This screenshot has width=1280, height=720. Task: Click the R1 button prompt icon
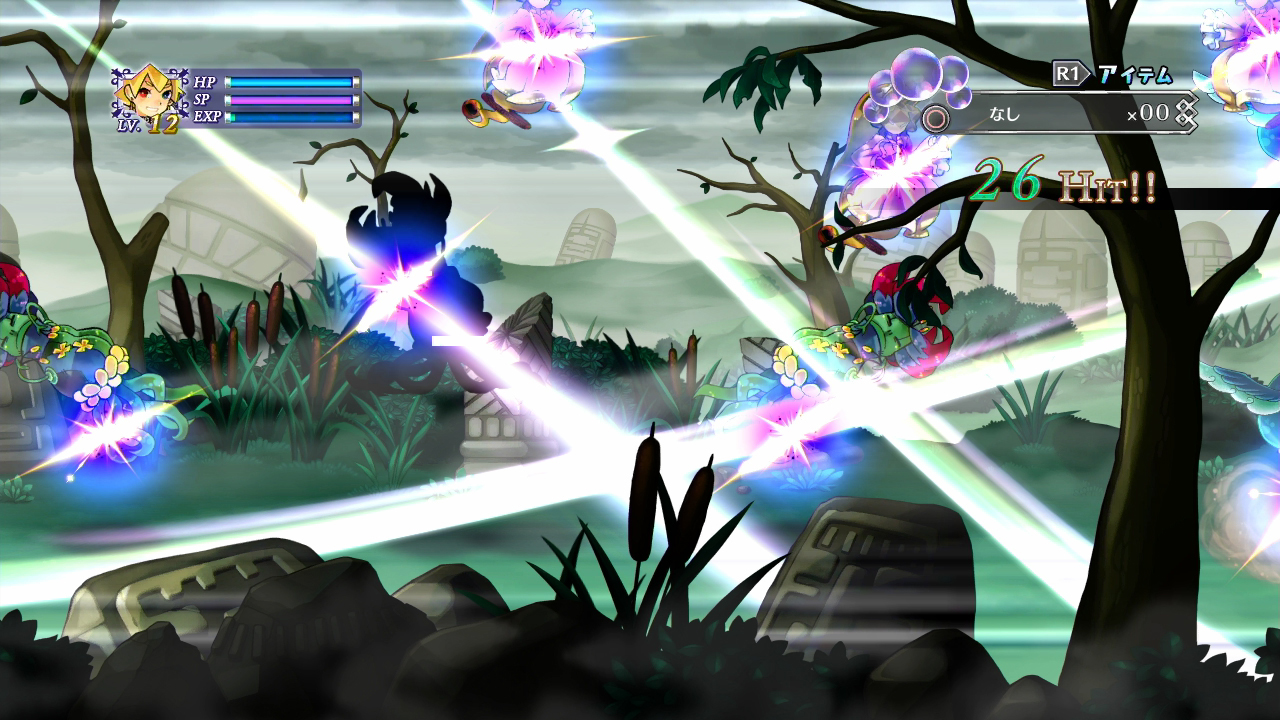[1066, 72]
